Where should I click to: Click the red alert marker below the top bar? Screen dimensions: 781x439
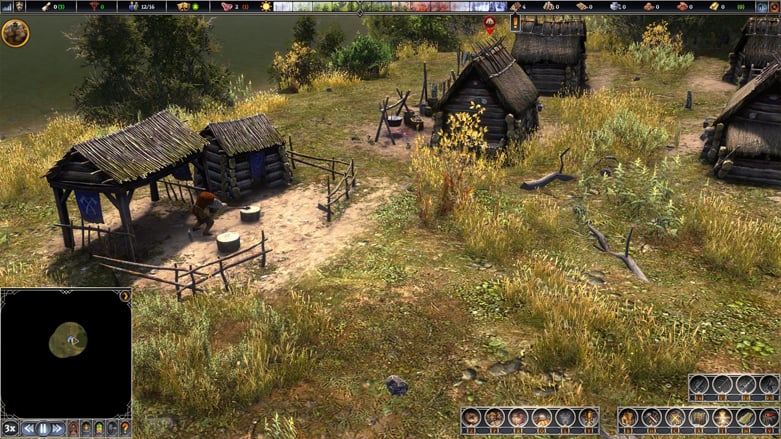tap(490, 22)
